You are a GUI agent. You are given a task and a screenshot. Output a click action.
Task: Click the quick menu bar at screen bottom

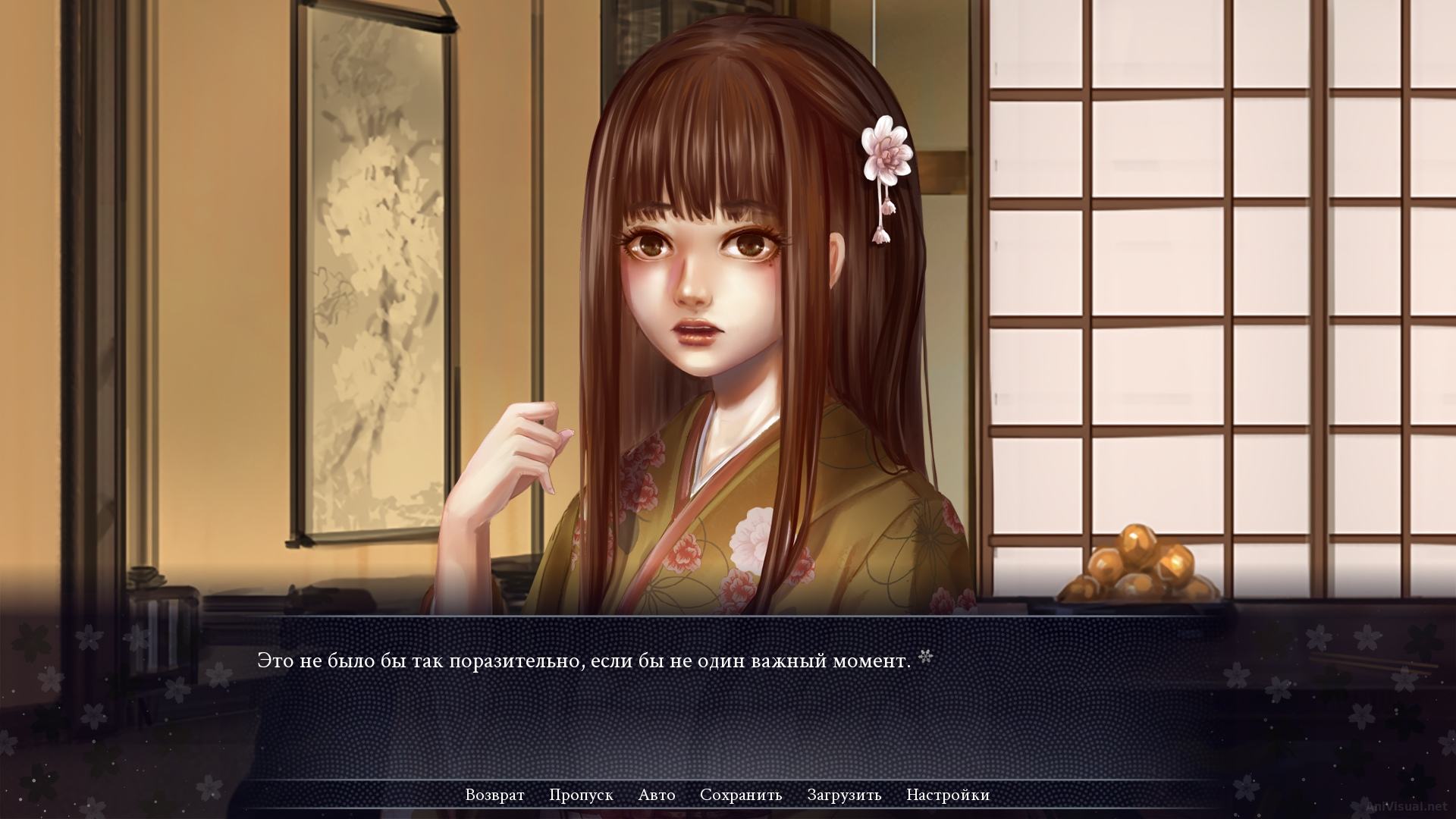coord(728,795)
